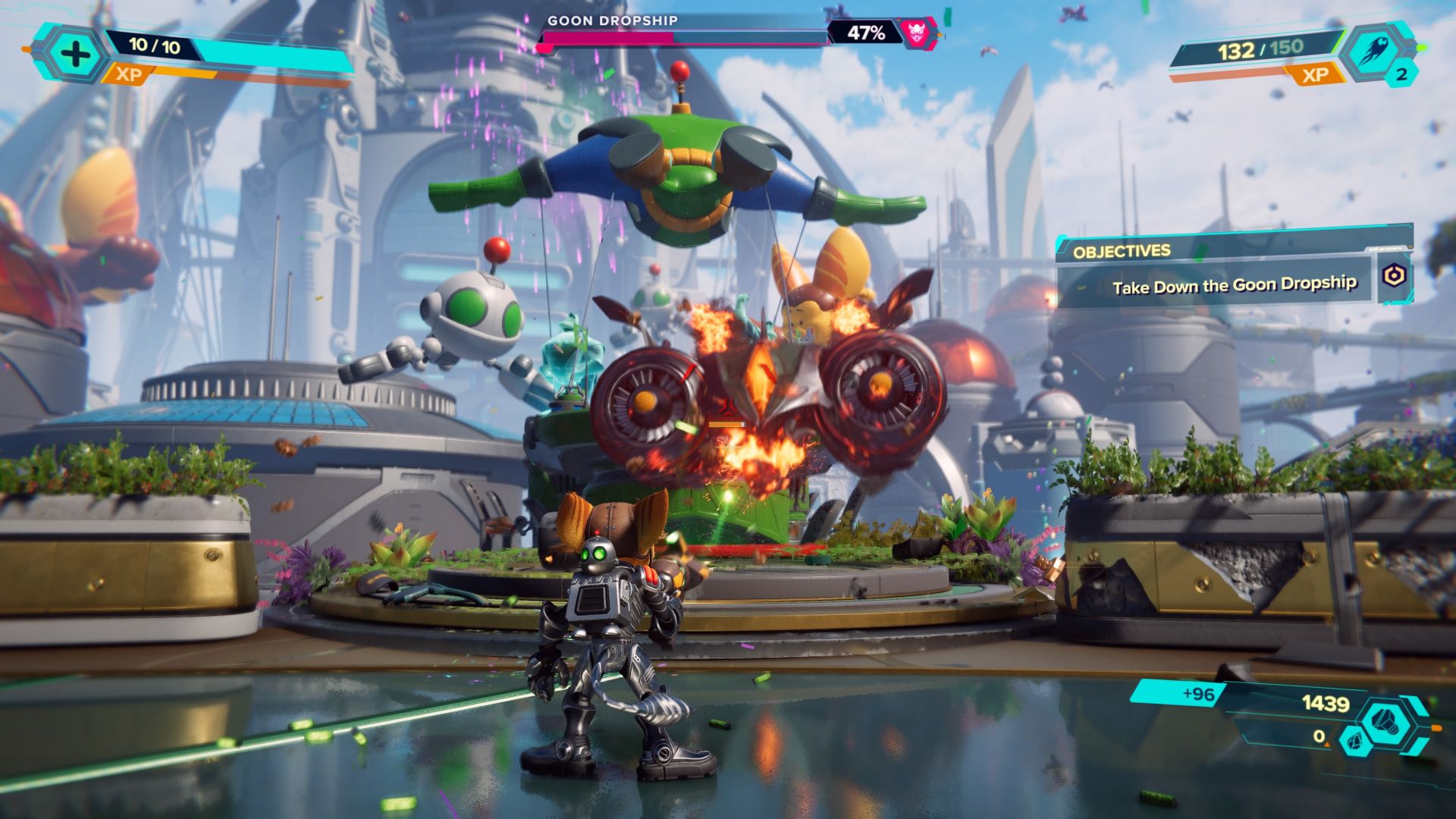Toggle the boss health bar display

click(x=682, y=36)
